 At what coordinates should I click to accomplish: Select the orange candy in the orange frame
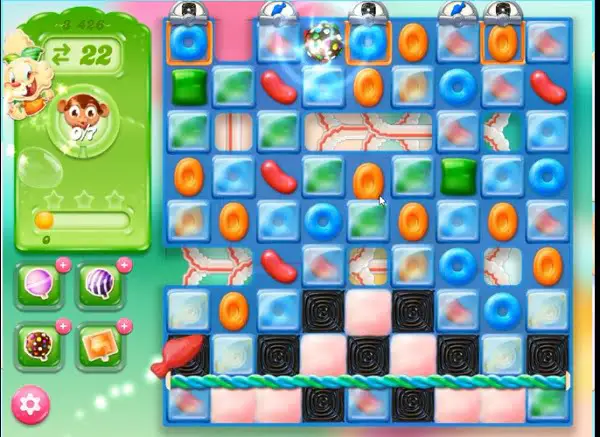click(x=500, y=43)
